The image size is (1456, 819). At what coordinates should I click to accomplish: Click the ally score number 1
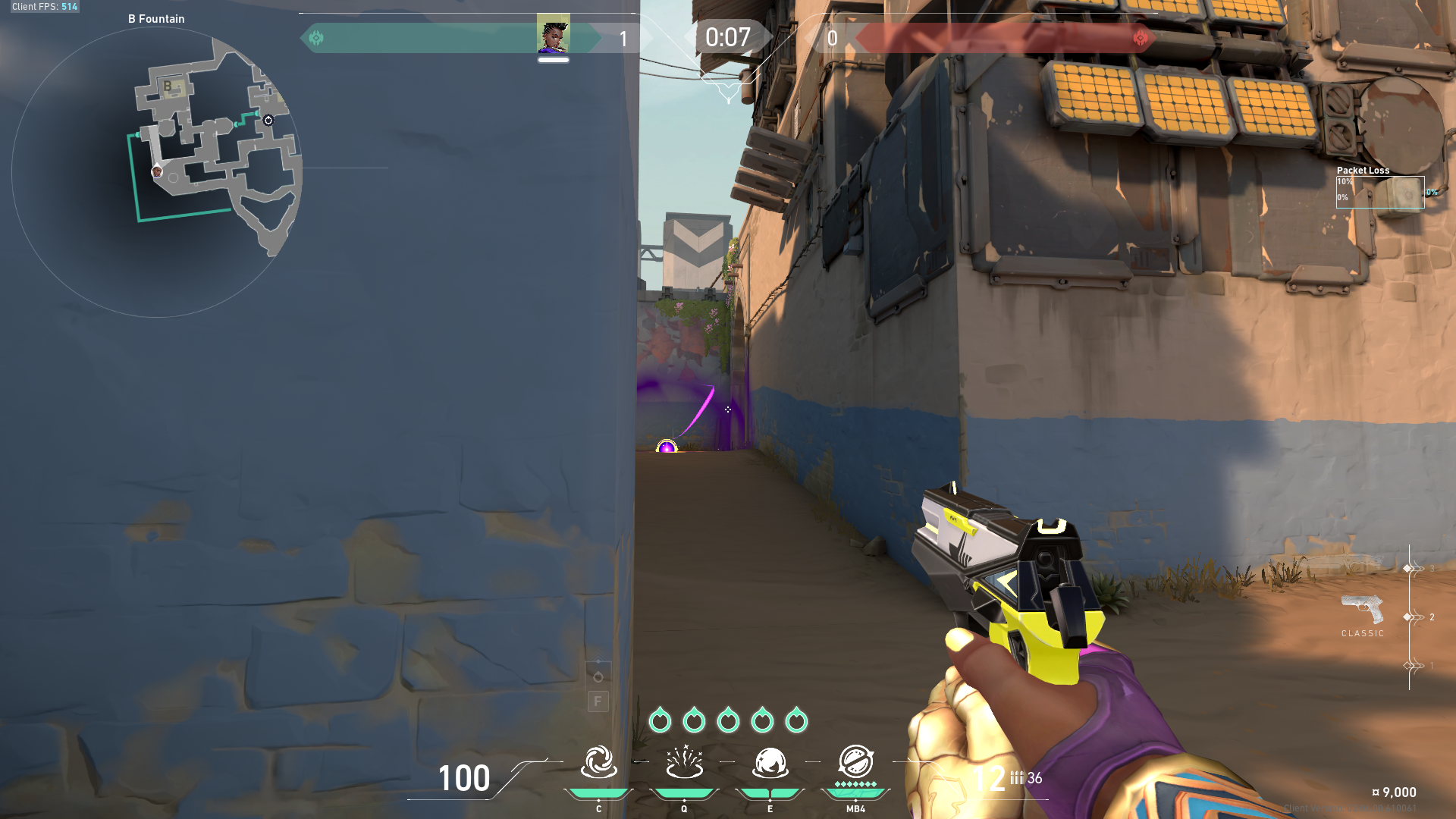(623, 39)
